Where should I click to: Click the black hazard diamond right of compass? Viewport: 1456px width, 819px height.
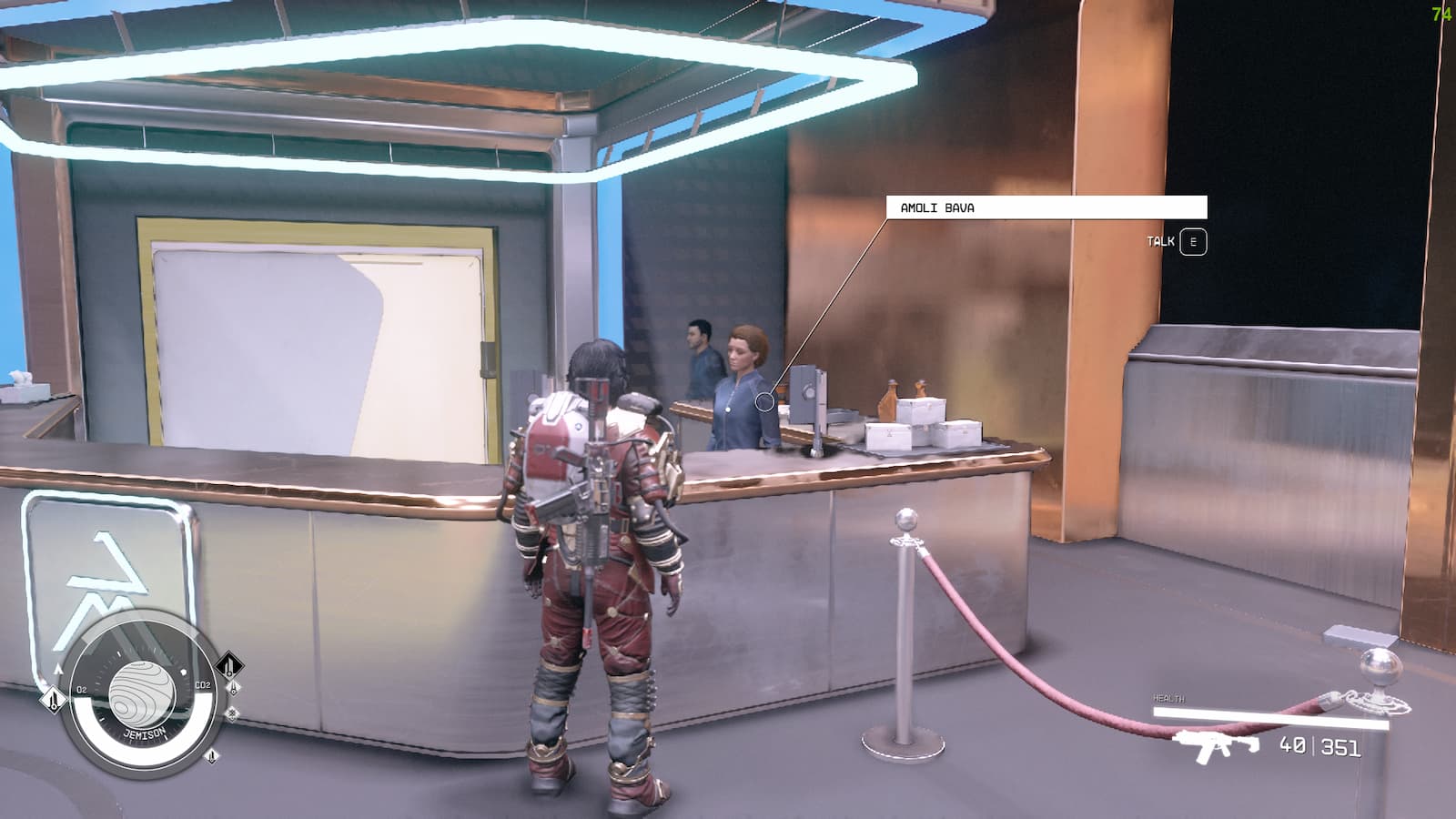tap(227, 665)
